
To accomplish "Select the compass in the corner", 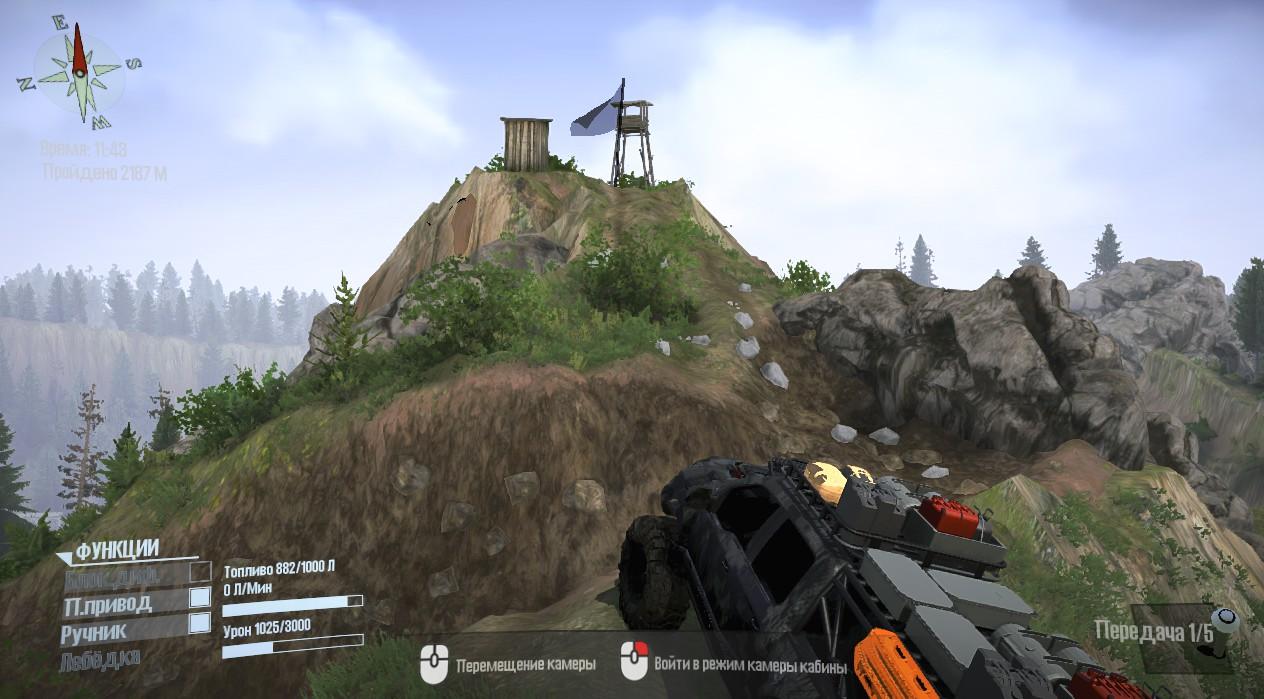I will pyautogui.click(x=80, y=72).
